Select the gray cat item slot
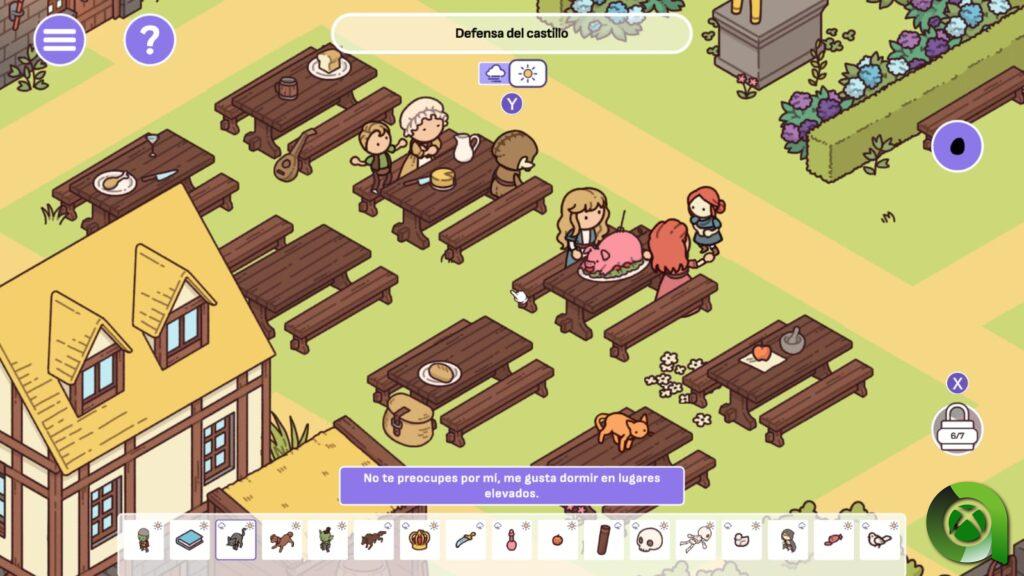The image size is (1024, 576). [235, 540]
